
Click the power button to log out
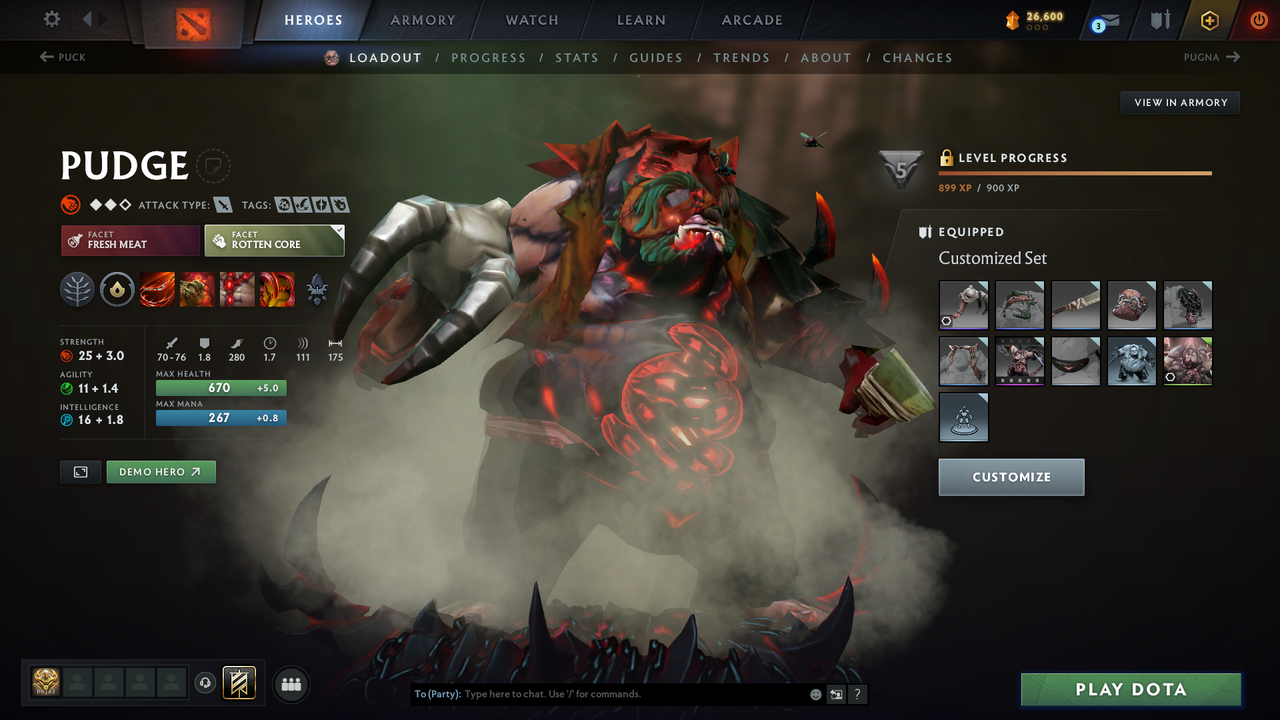coord(1258,19)
